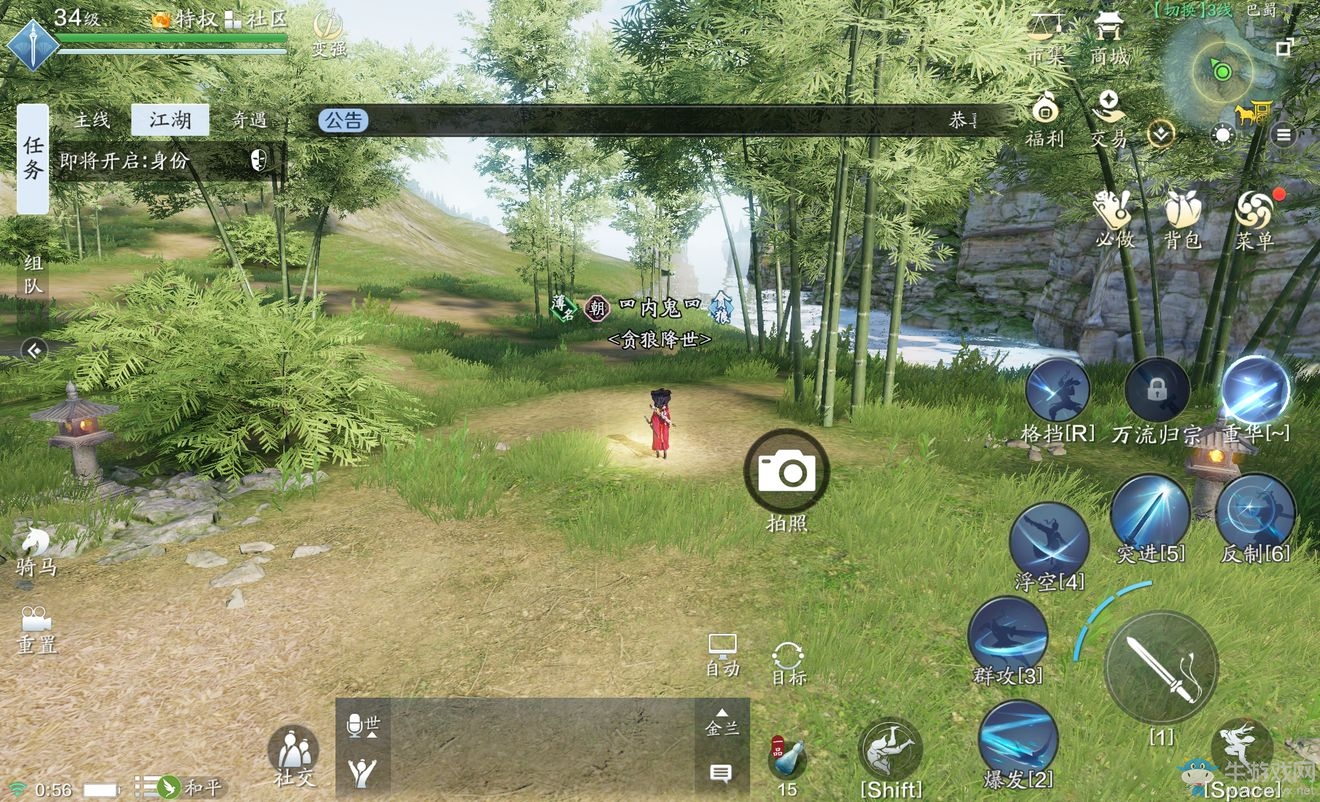Select the 主线 quest tab
The image size is (1320, 802).
point(91,120)
